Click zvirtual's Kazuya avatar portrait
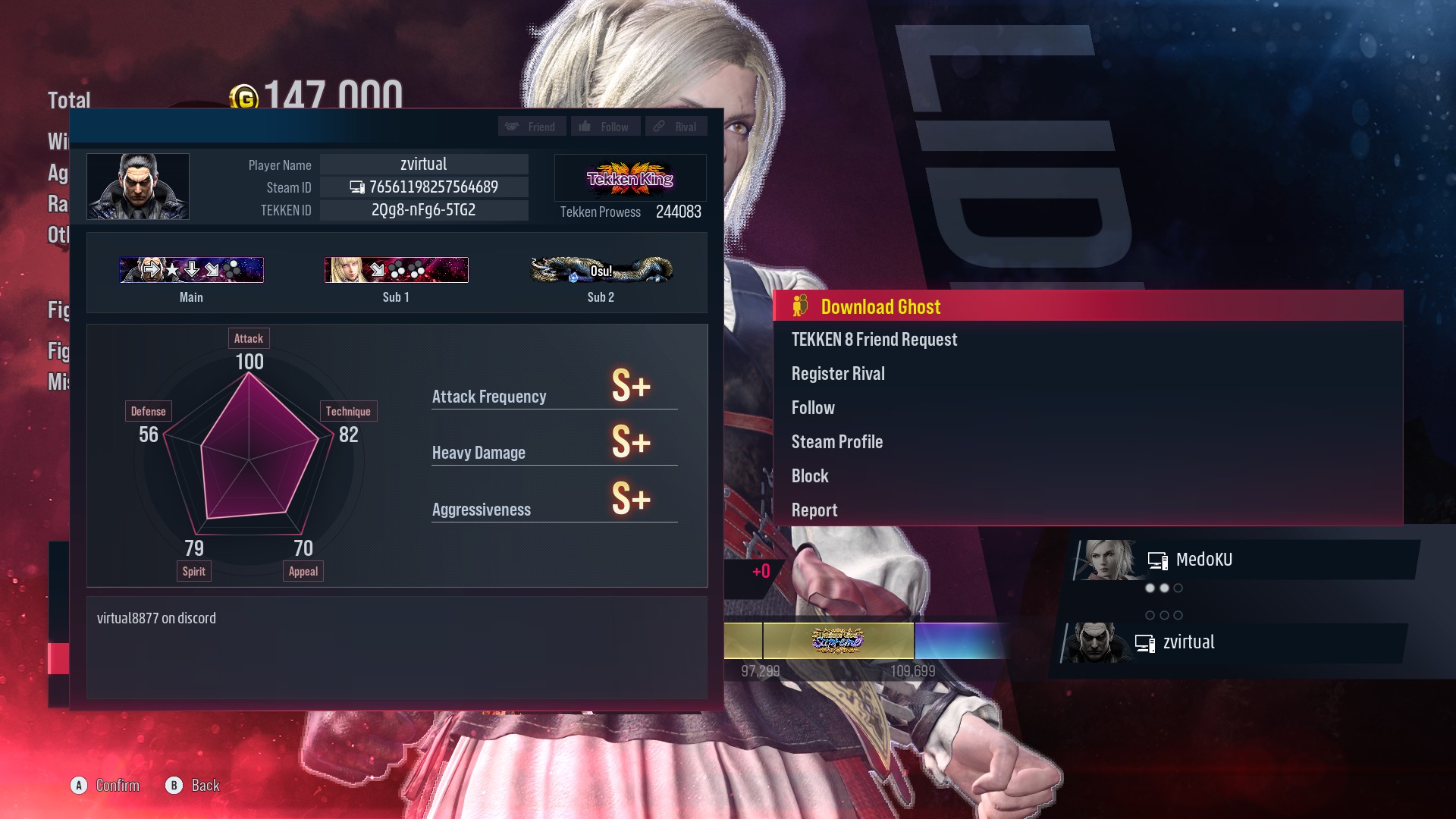 [138, 186]
